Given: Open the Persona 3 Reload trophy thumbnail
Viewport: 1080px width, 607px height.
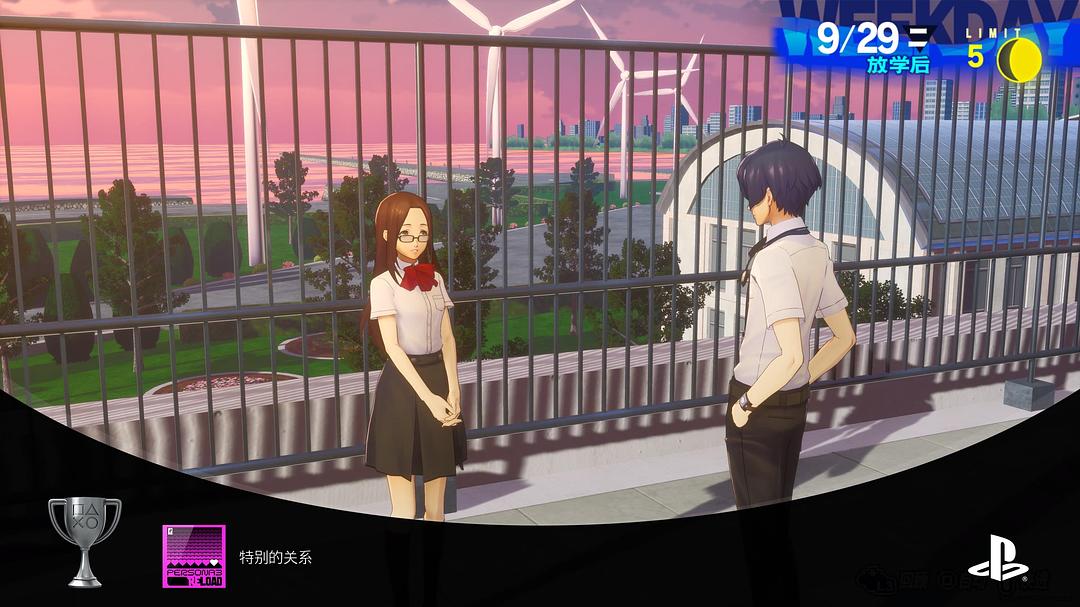Looking at the screenshot, I should pos(194,556).
